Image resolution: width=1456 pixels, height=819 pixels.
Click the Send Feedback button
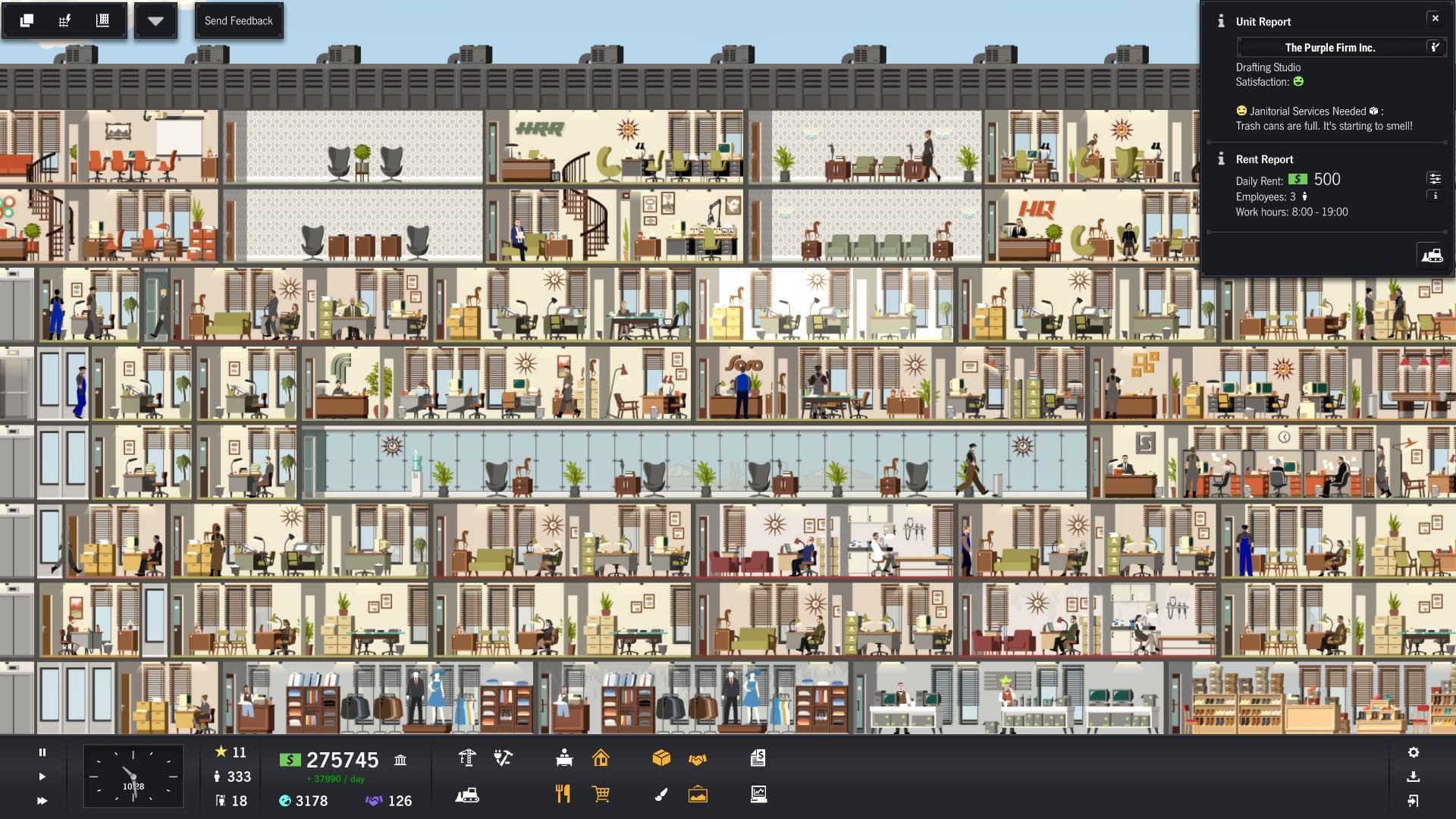point(239,20)
